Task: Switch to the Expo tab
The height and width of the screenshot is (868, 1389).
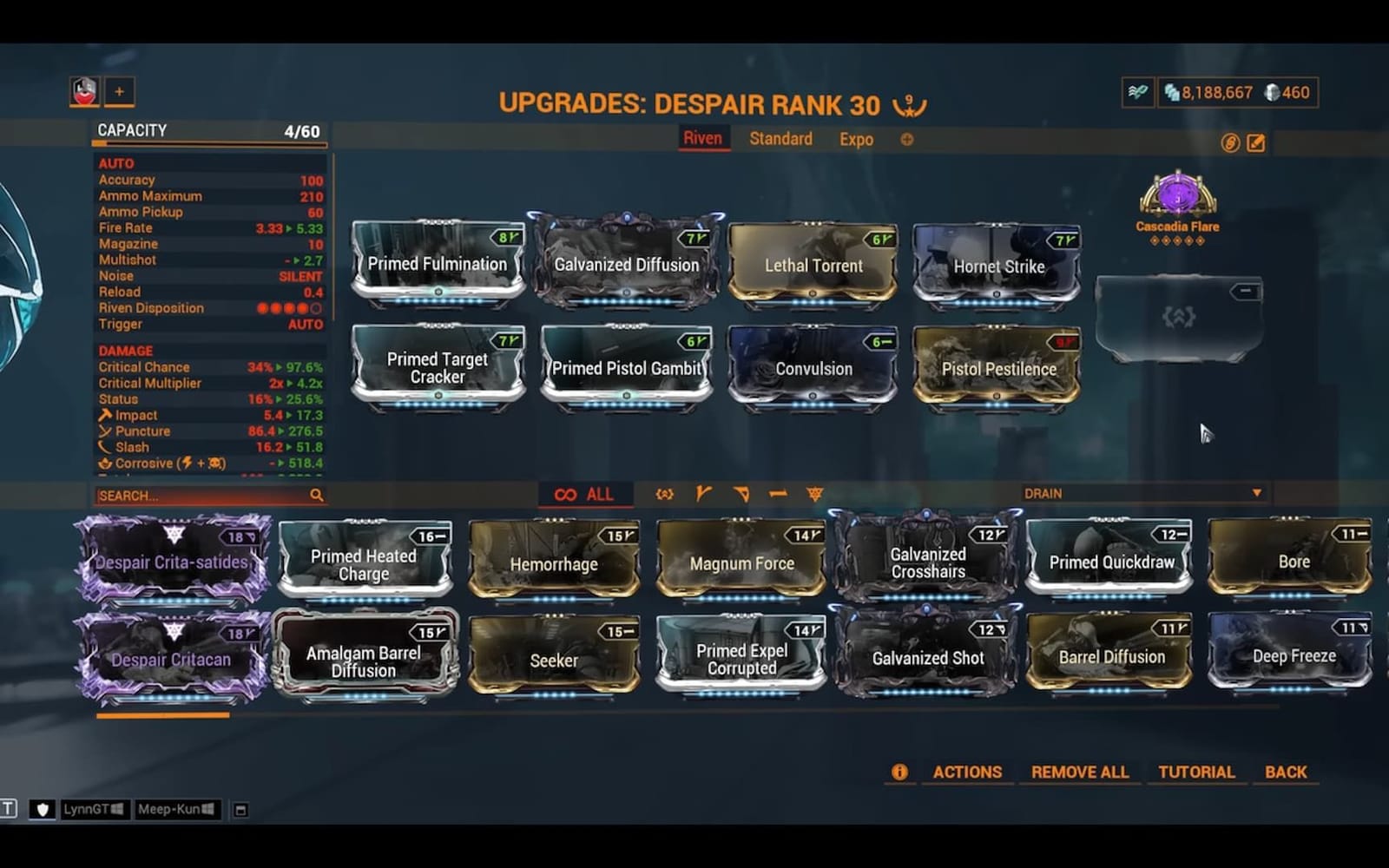Action: point(854,139)
